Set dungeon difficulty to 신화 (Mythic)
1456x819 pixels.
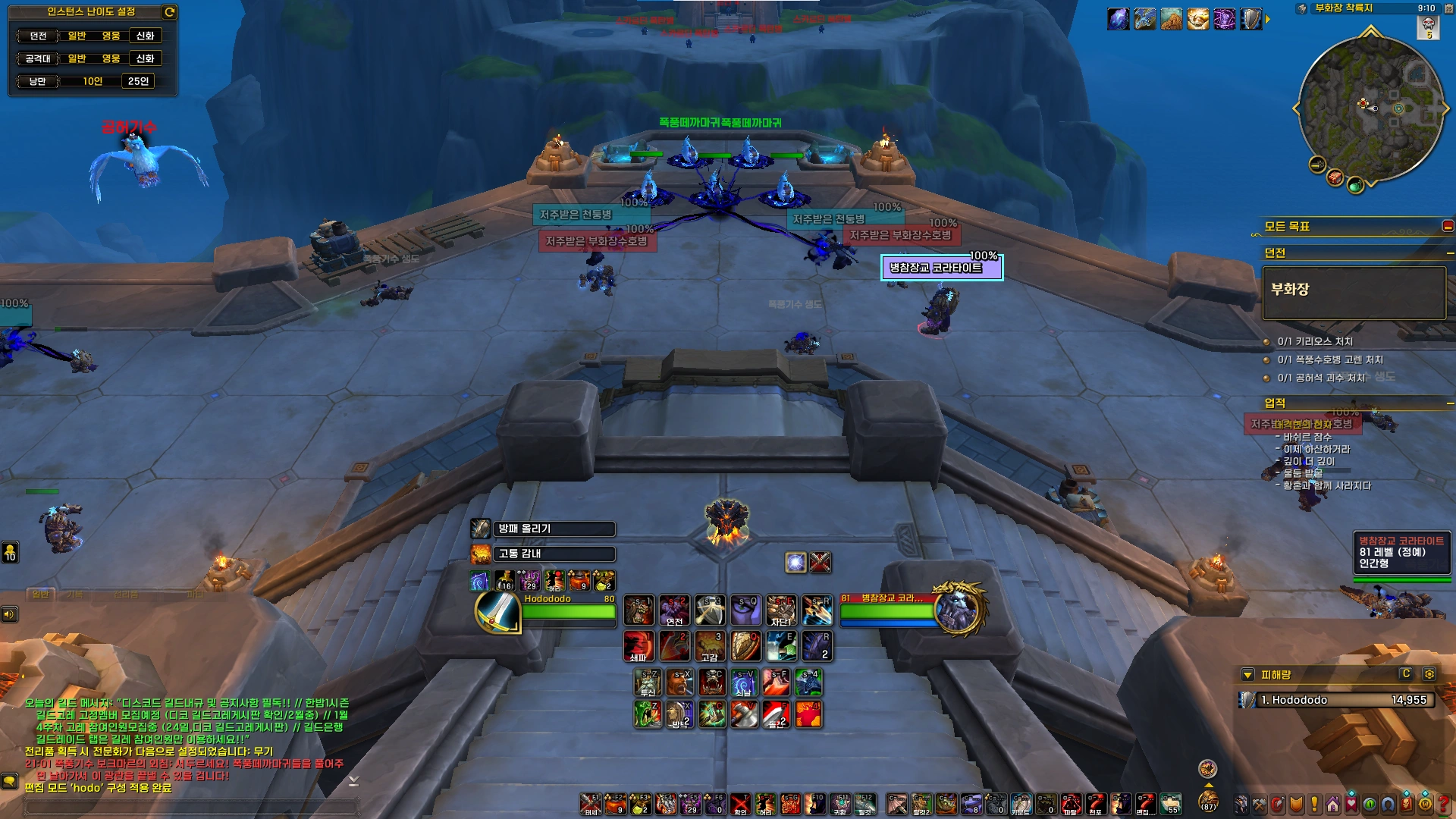145,36
